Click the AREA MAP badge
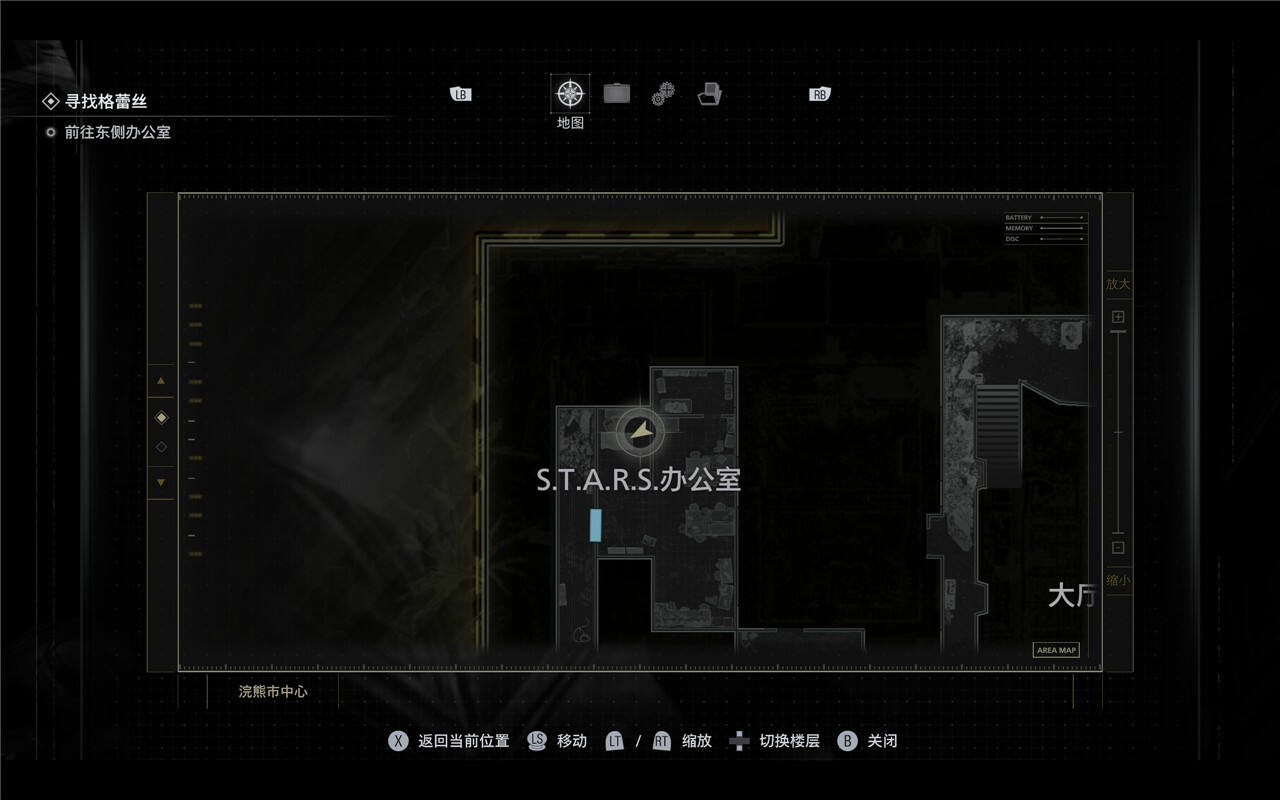This screenshot has height=800, width=1280. pyautogui.click(x=1056, y=650)
